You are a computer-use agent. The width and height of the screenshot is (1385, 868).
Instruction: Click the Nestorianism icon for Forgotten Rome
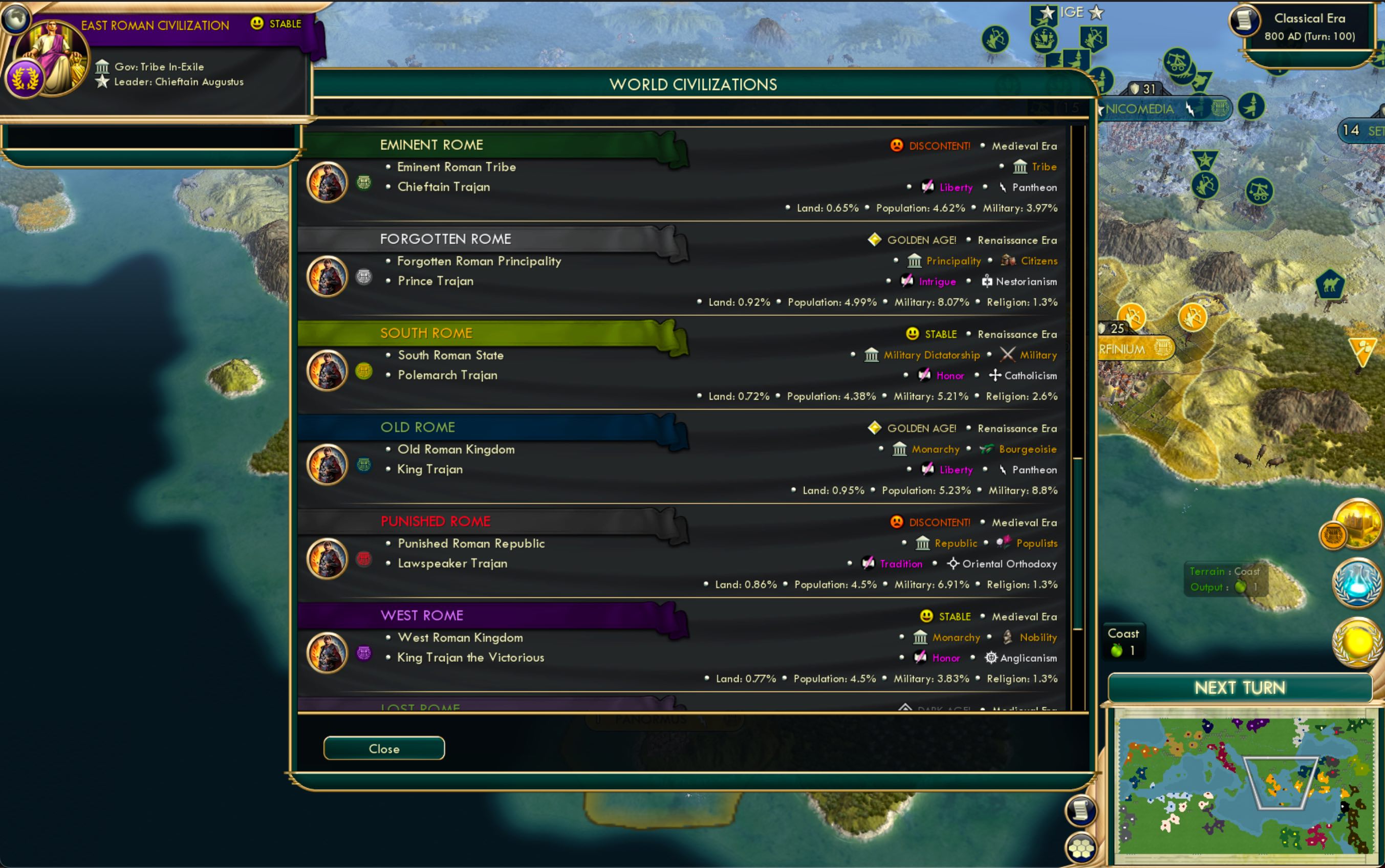[x=987, y=281]
